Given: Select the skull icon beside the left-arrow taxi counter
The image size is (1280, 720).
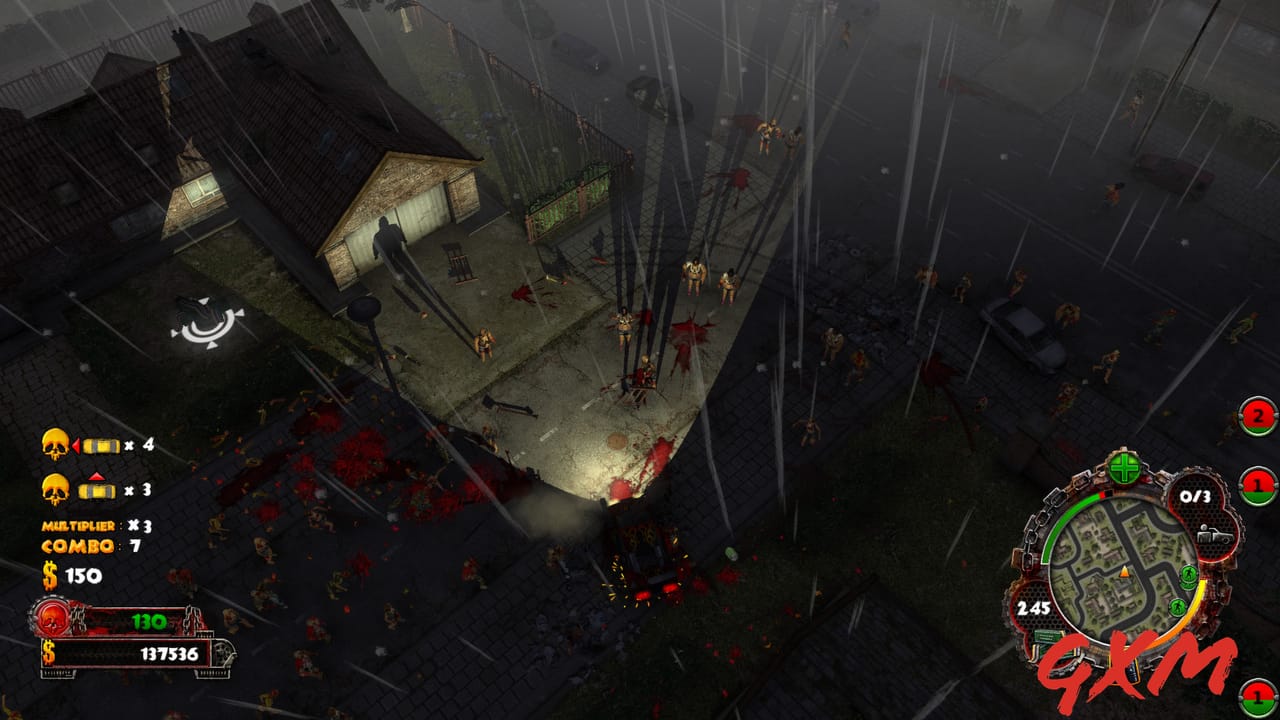Looking at the screenshot, I should 54,444.
